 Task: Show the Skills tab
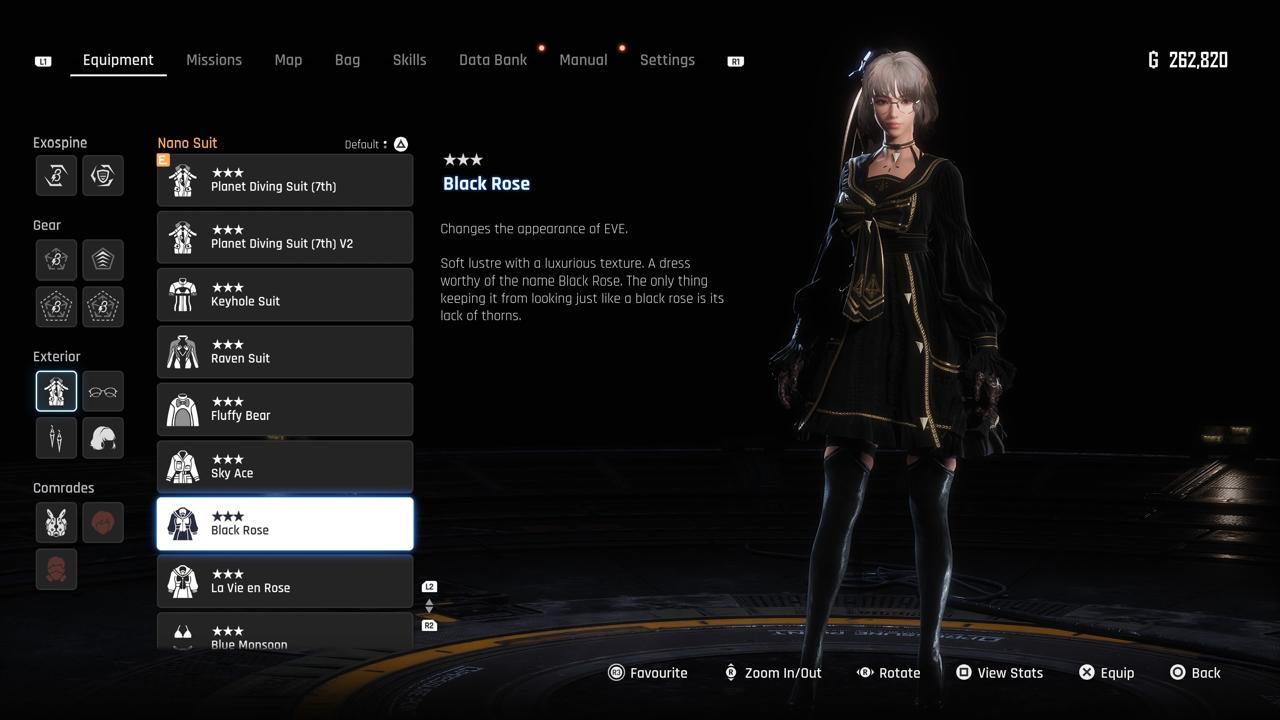[x=409, y=60]
